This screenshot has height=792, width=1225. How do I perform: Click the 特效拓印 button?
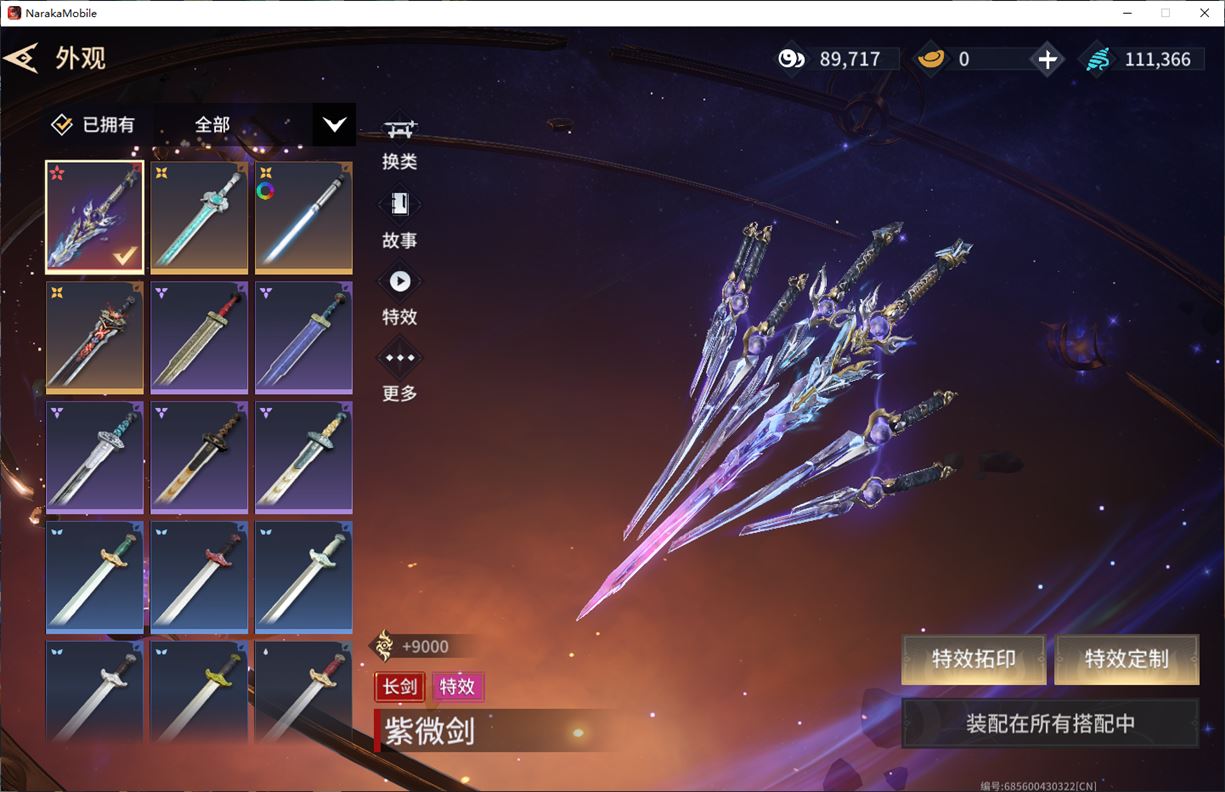[x=973, y=659]
